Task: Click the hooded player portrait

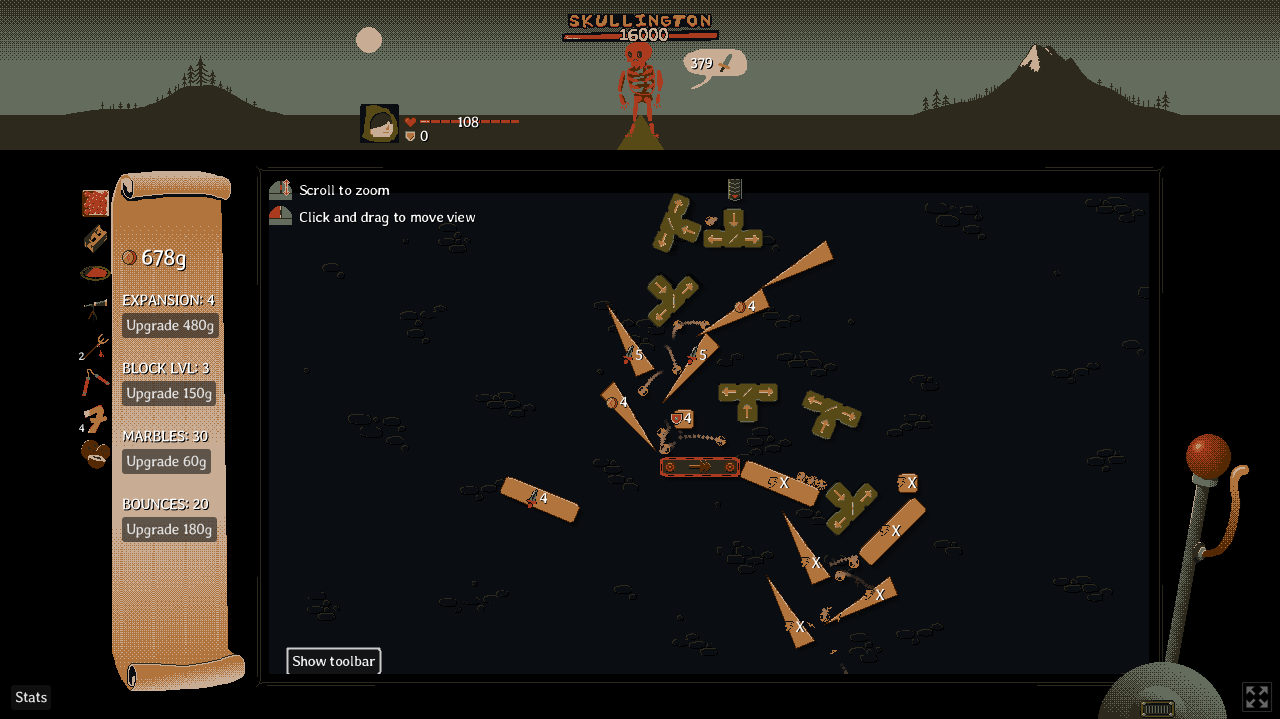Action: [380, 124]
